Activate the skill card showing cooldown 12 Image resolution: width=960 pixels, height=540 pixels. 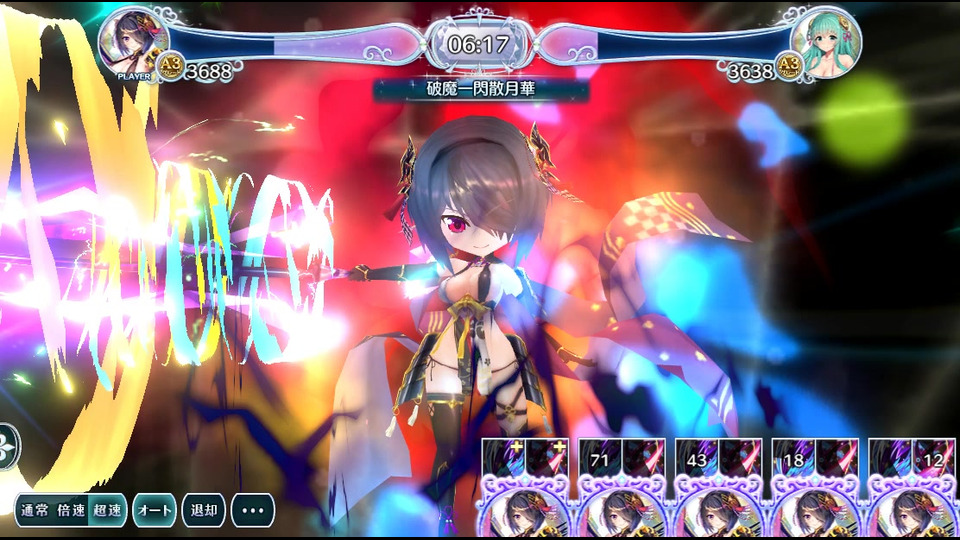pos(910,490)
